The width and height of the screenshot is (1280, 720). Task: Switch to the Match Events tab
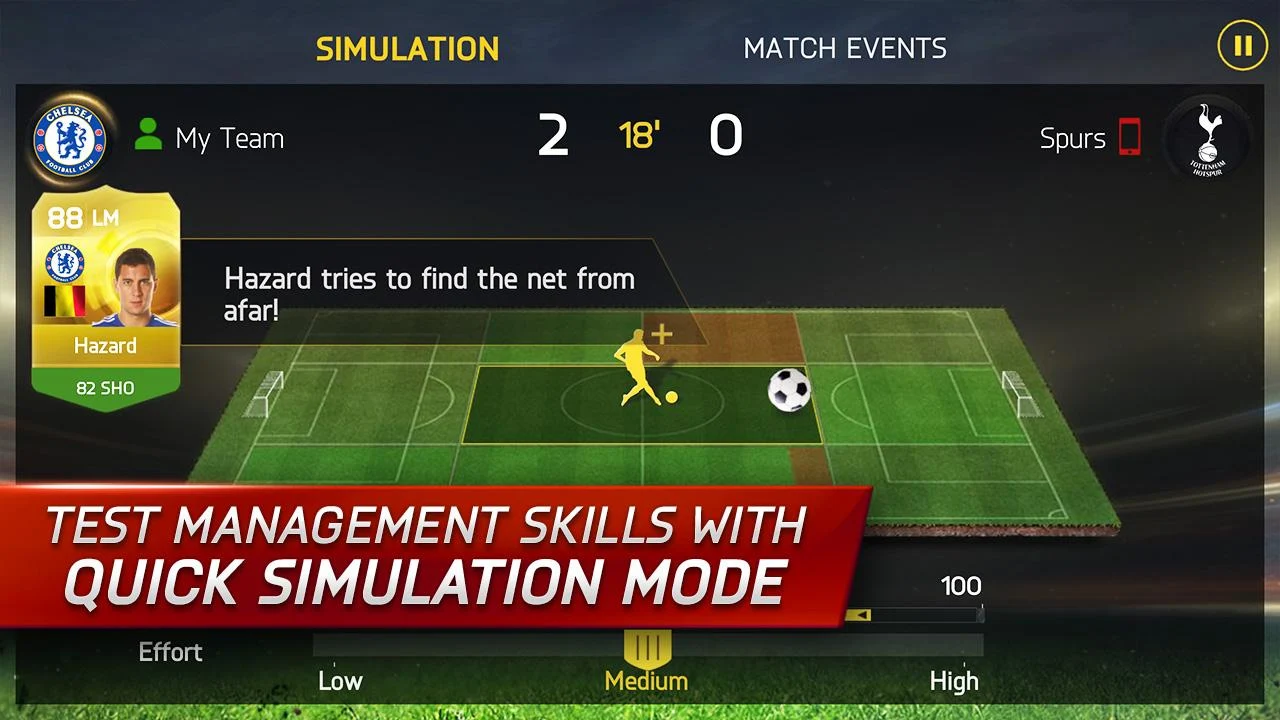[845, 47]
